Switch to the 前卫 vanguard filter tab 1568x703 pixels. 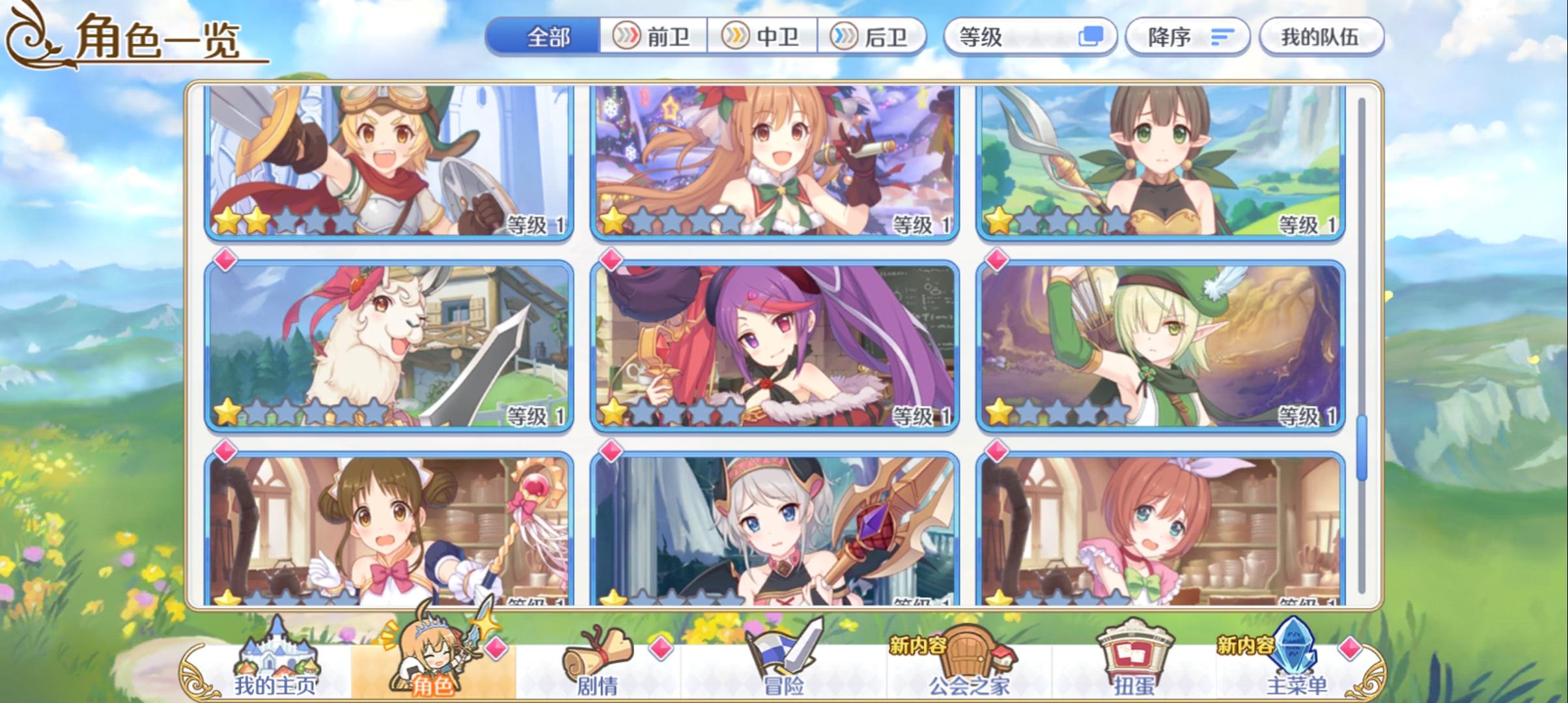click(654, 37)
